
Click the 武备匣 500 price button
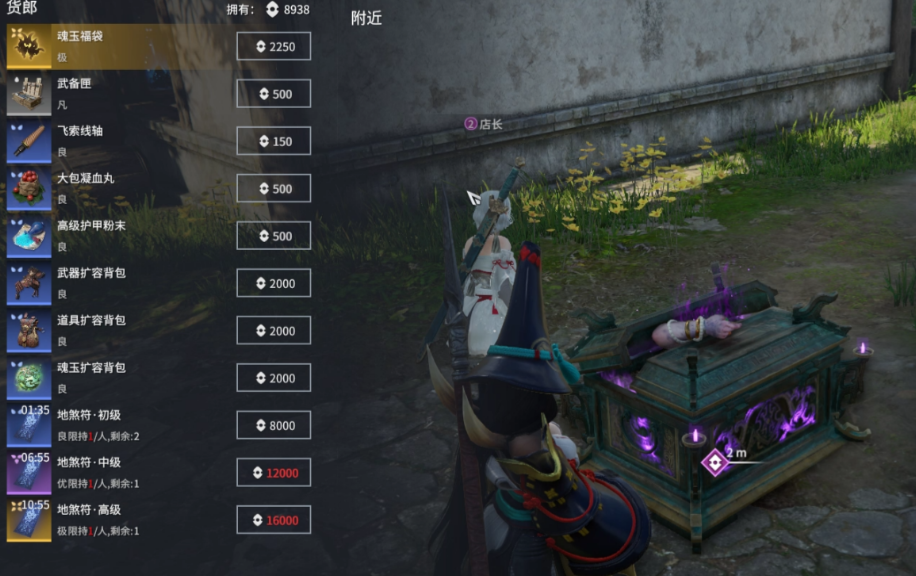[273, 94]
